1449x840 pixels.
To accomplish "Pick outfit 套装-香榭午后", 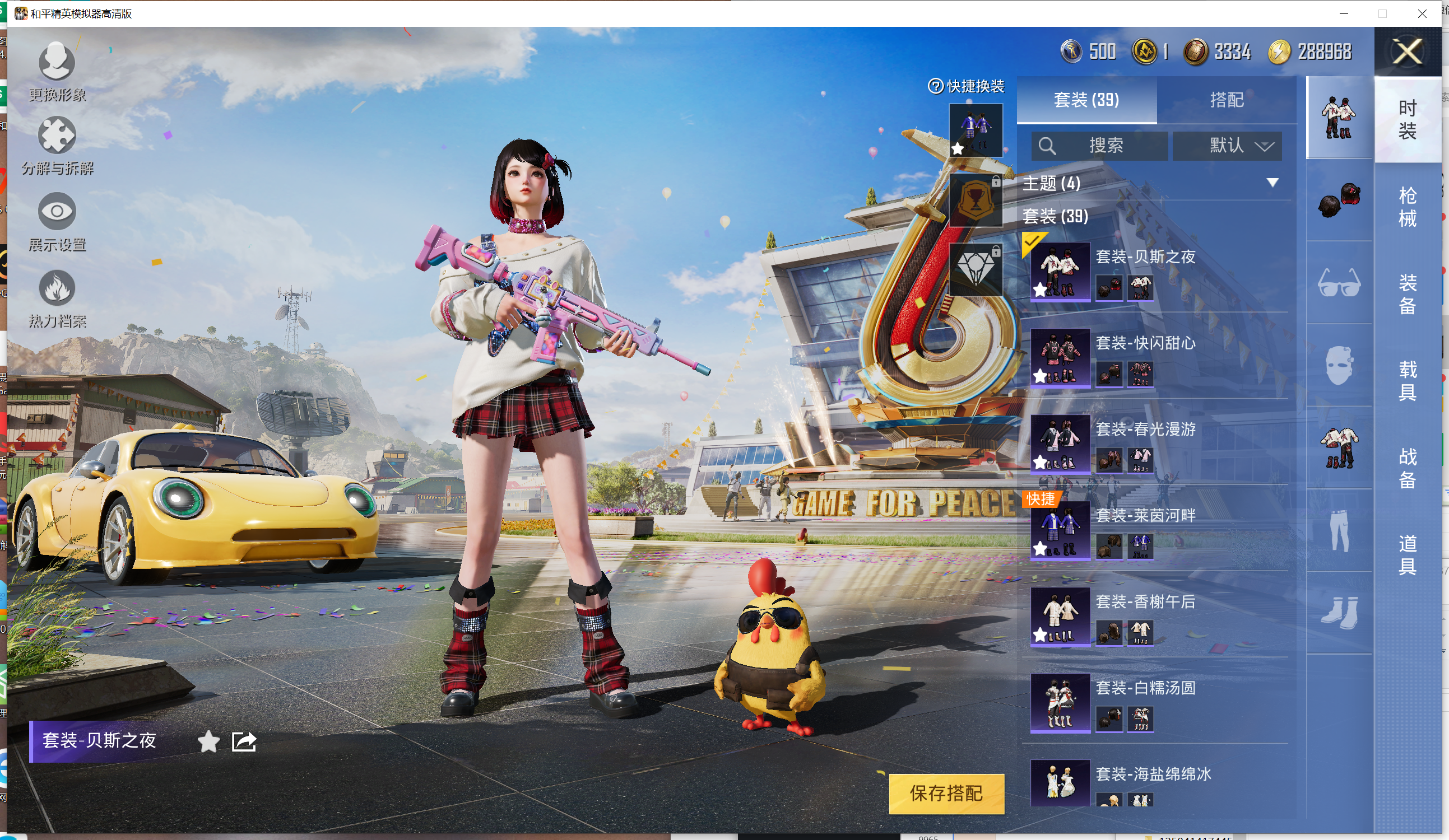I will click(x=1061, y=616).
